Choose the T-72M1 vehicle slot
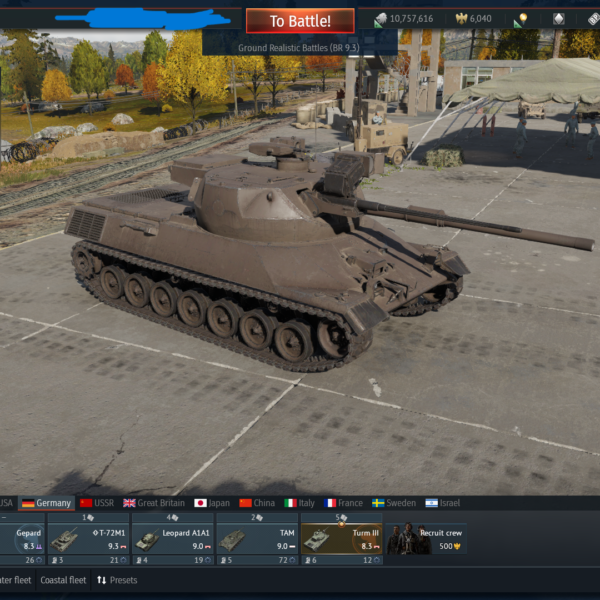The height and width of the screenshot is (600, 600). (x=87, y=540)
